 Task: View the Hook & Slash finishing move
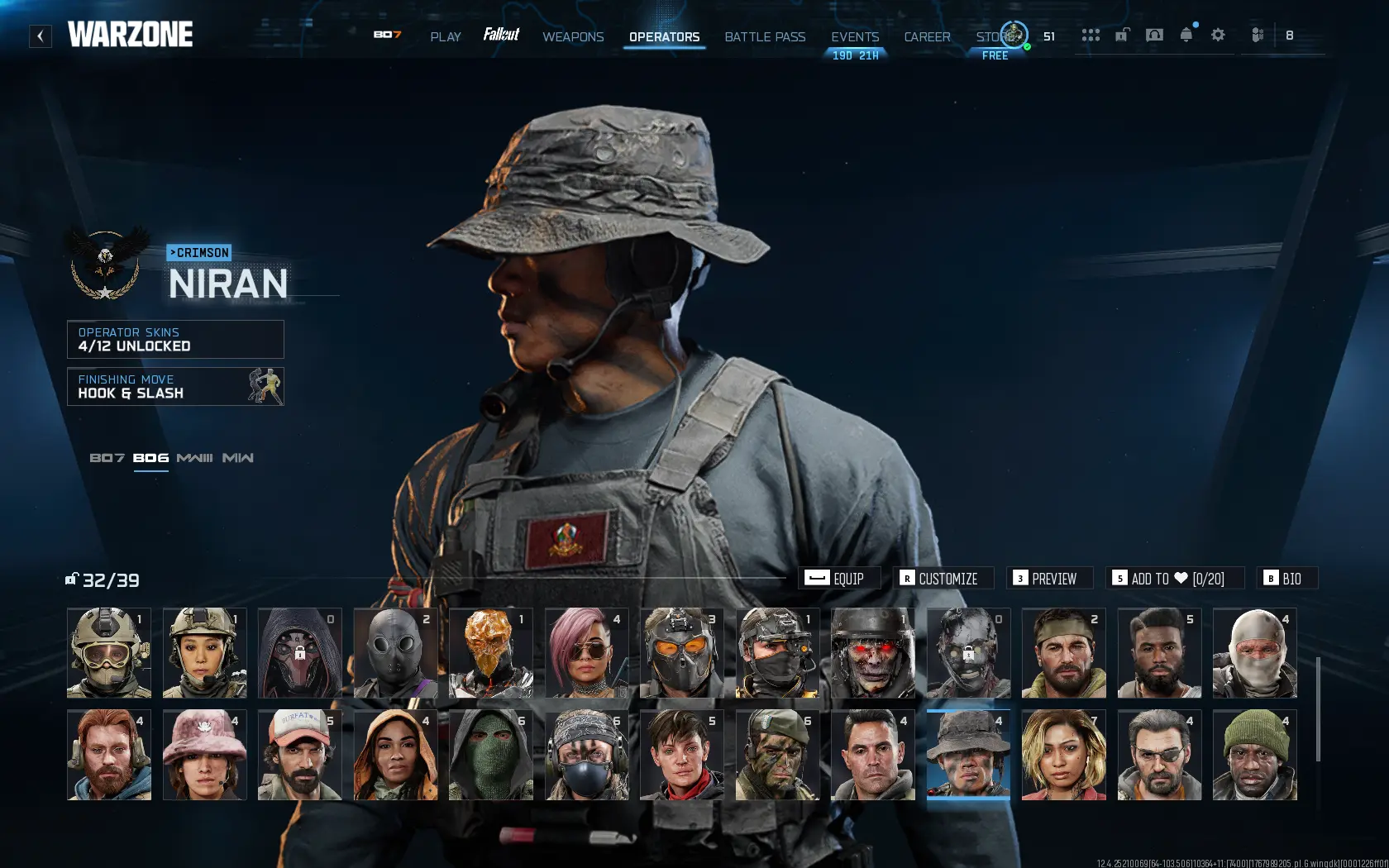(x=175, y=386)
